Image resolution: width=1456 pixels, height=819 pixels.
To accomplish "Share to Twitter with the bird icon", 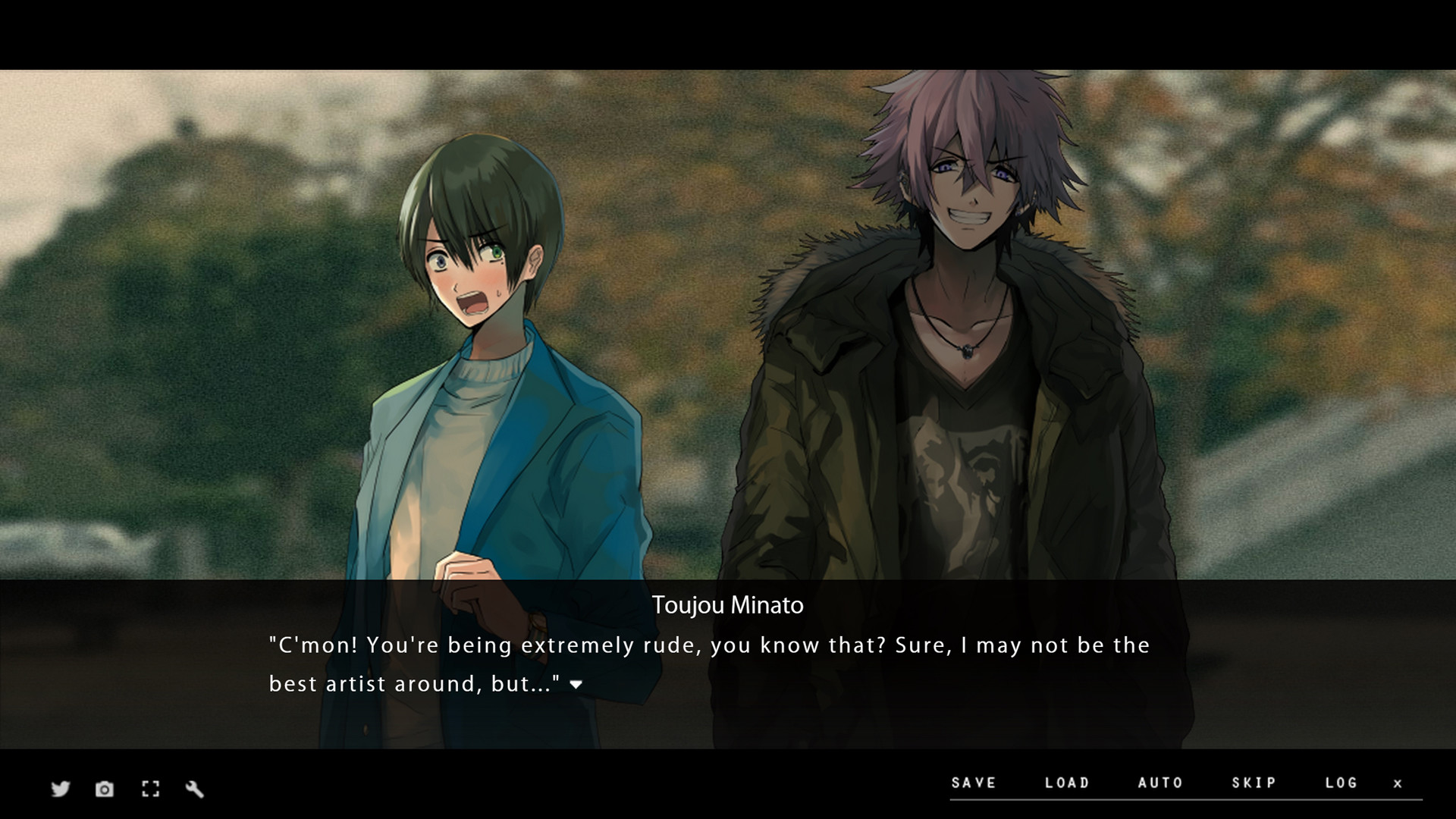I will click(x=59, y=789).
